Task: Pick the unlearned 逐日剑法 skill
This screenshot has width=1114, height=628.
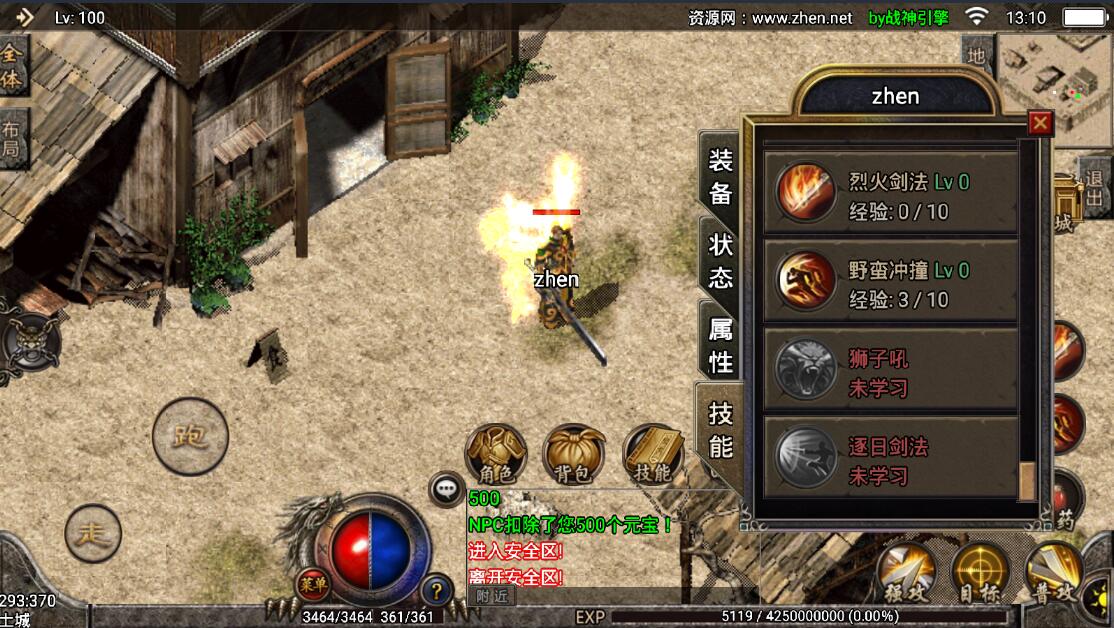Action: [890, 459]
